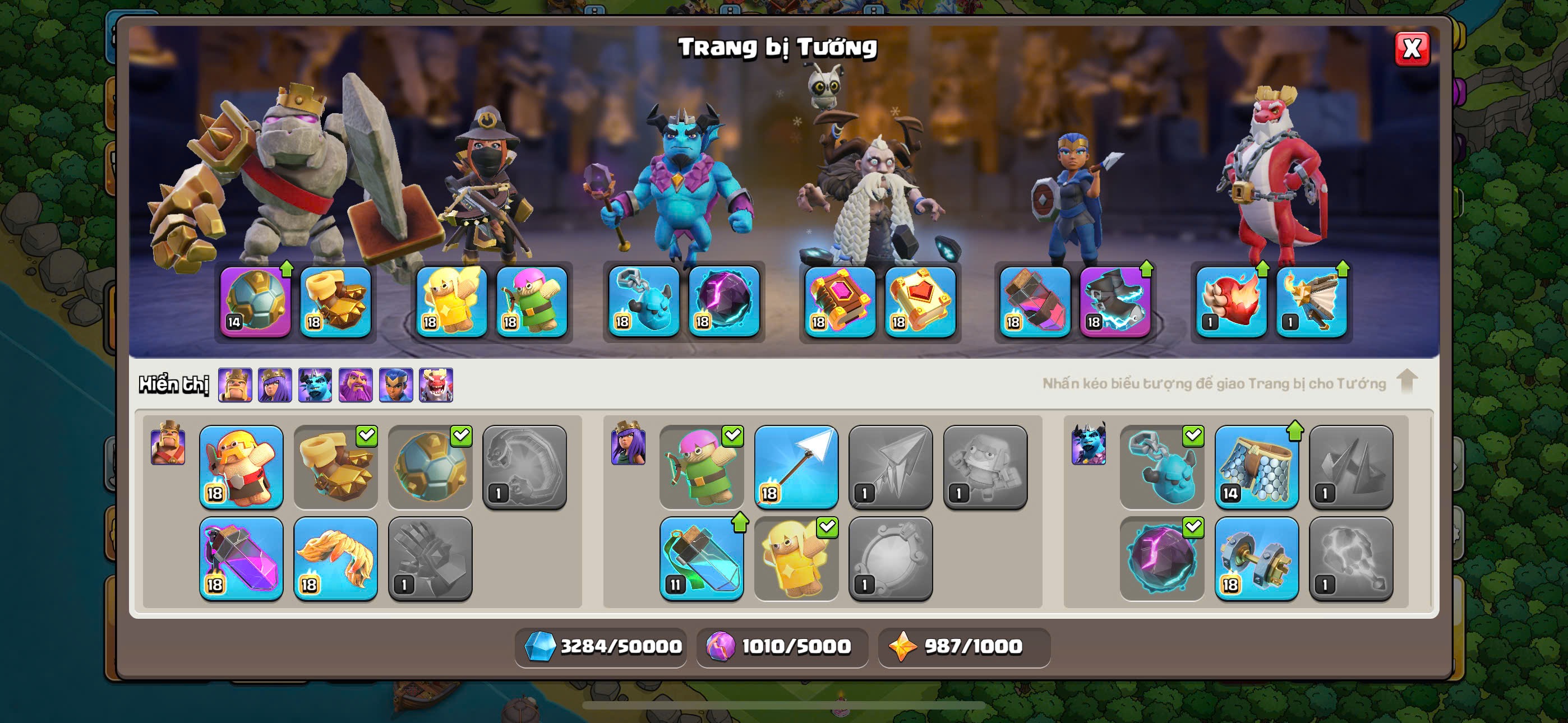
Task: Toggle Royal Champion filter portrait
Action: point(396,384)
